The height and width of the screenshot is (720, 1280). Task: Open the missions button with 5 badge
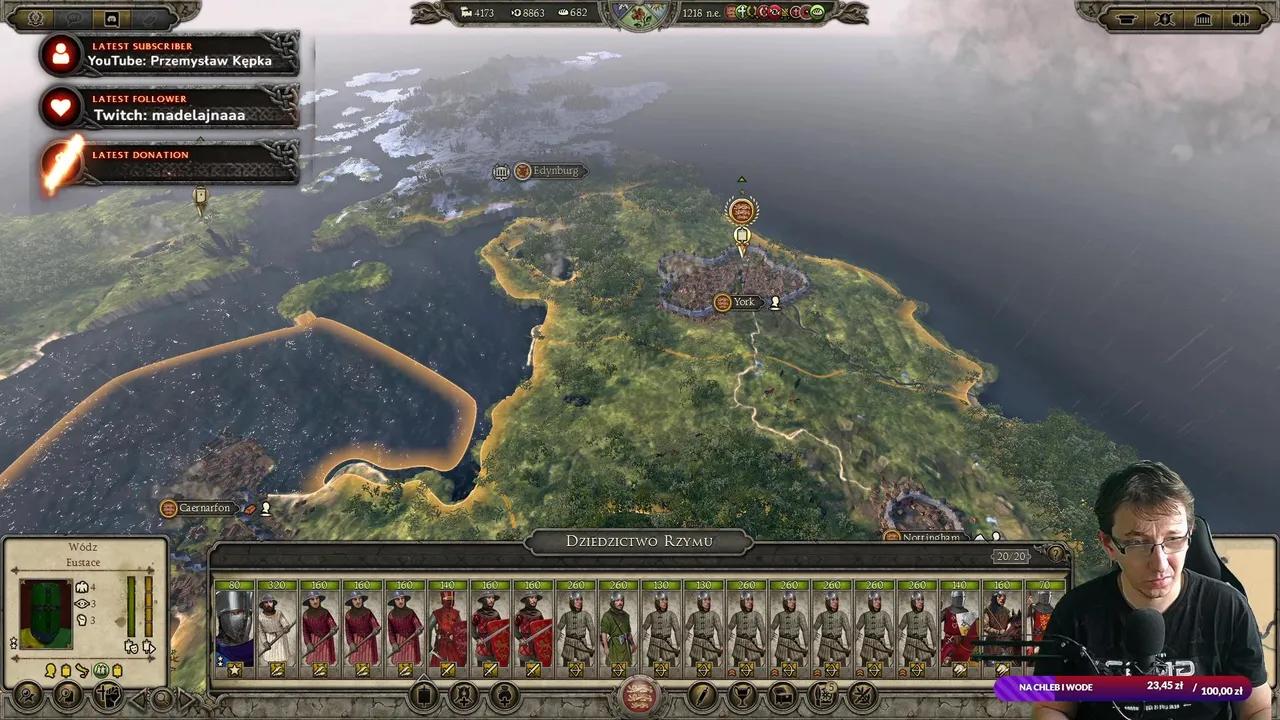(x=823, y=695)
